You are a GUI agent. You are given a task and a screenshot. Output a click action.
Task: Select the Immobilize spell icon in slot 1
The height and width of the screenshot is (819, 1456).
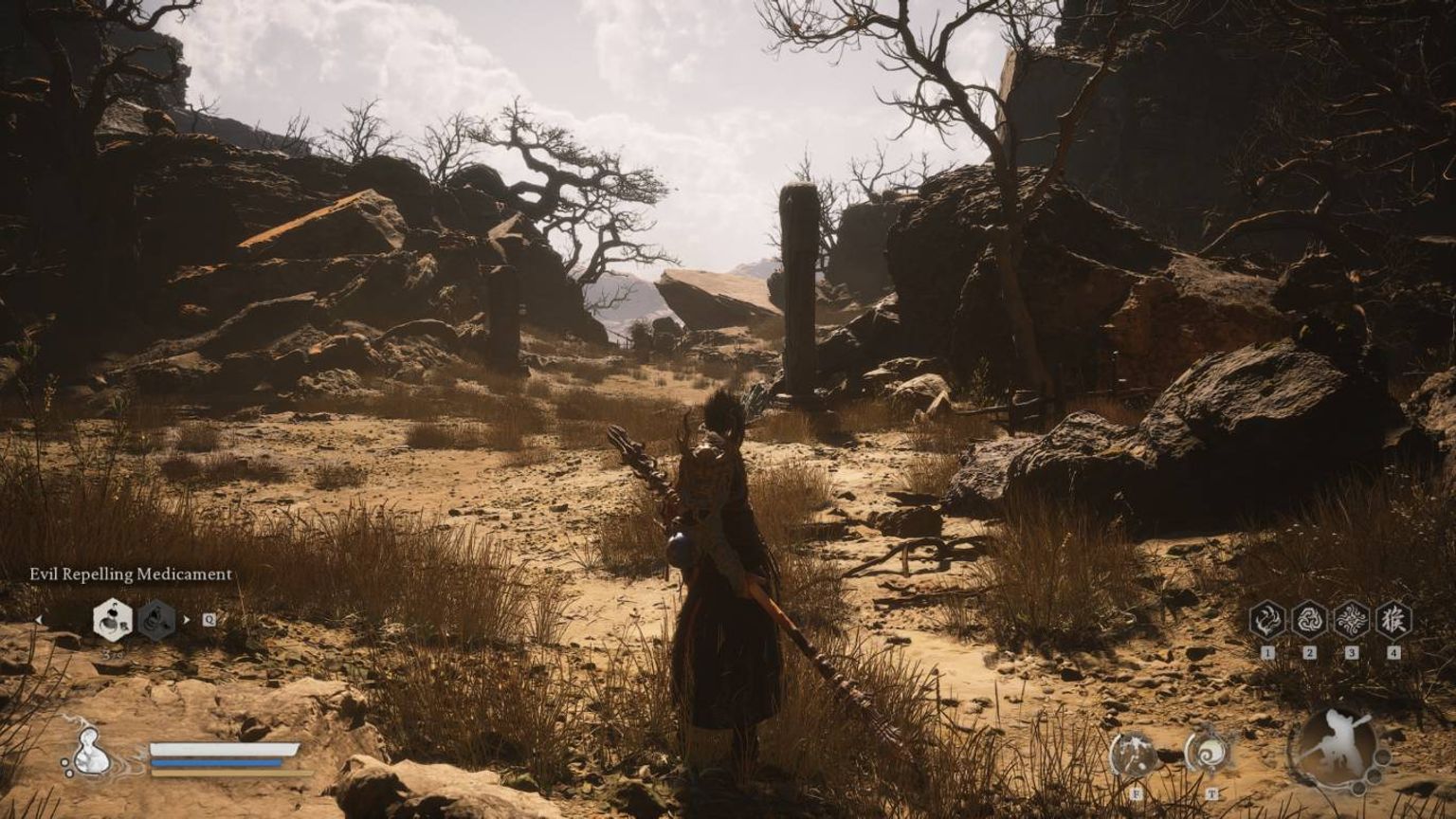[1266, 621]
